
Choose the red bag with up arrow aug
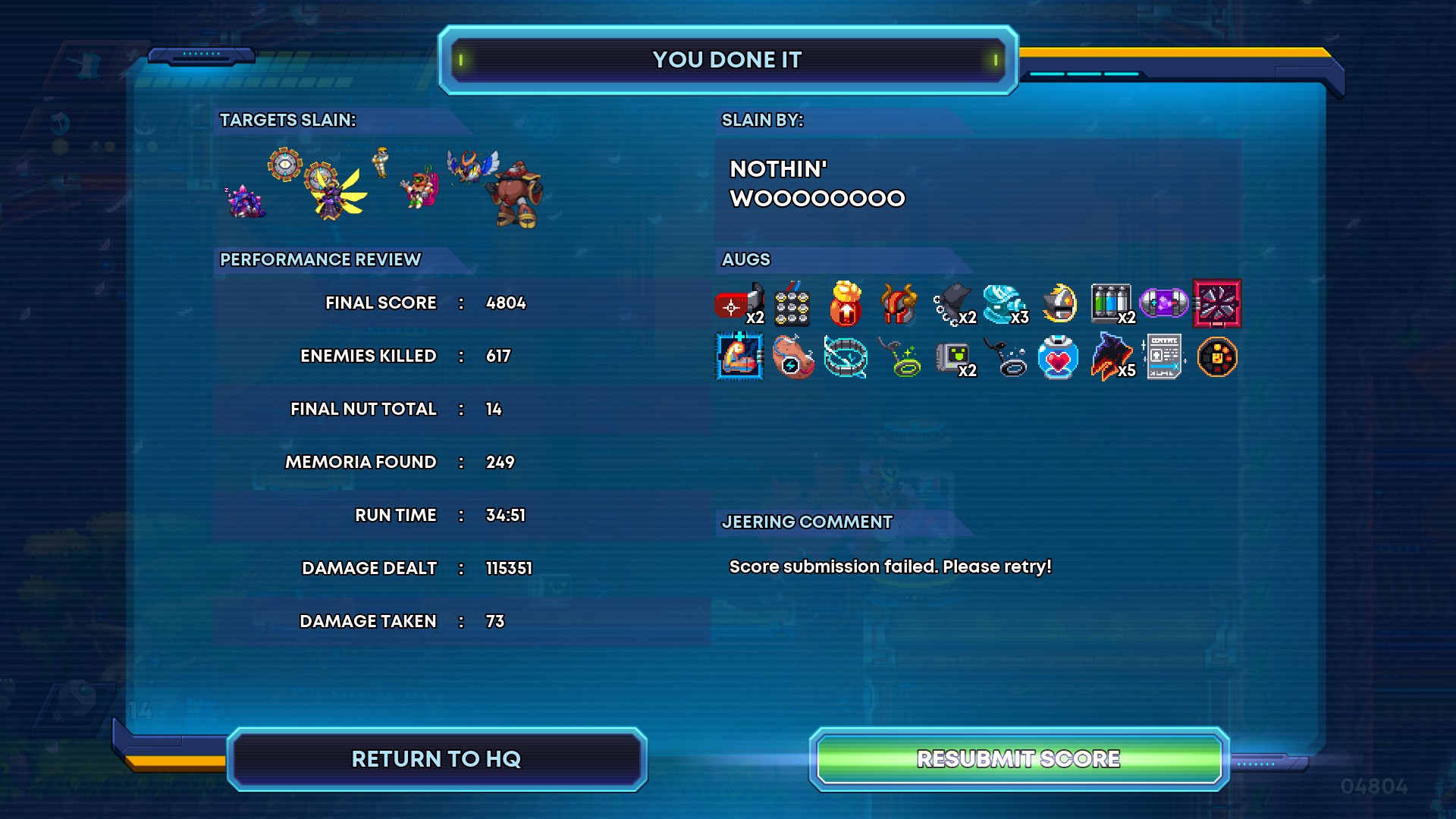click(x=846, y=304)
